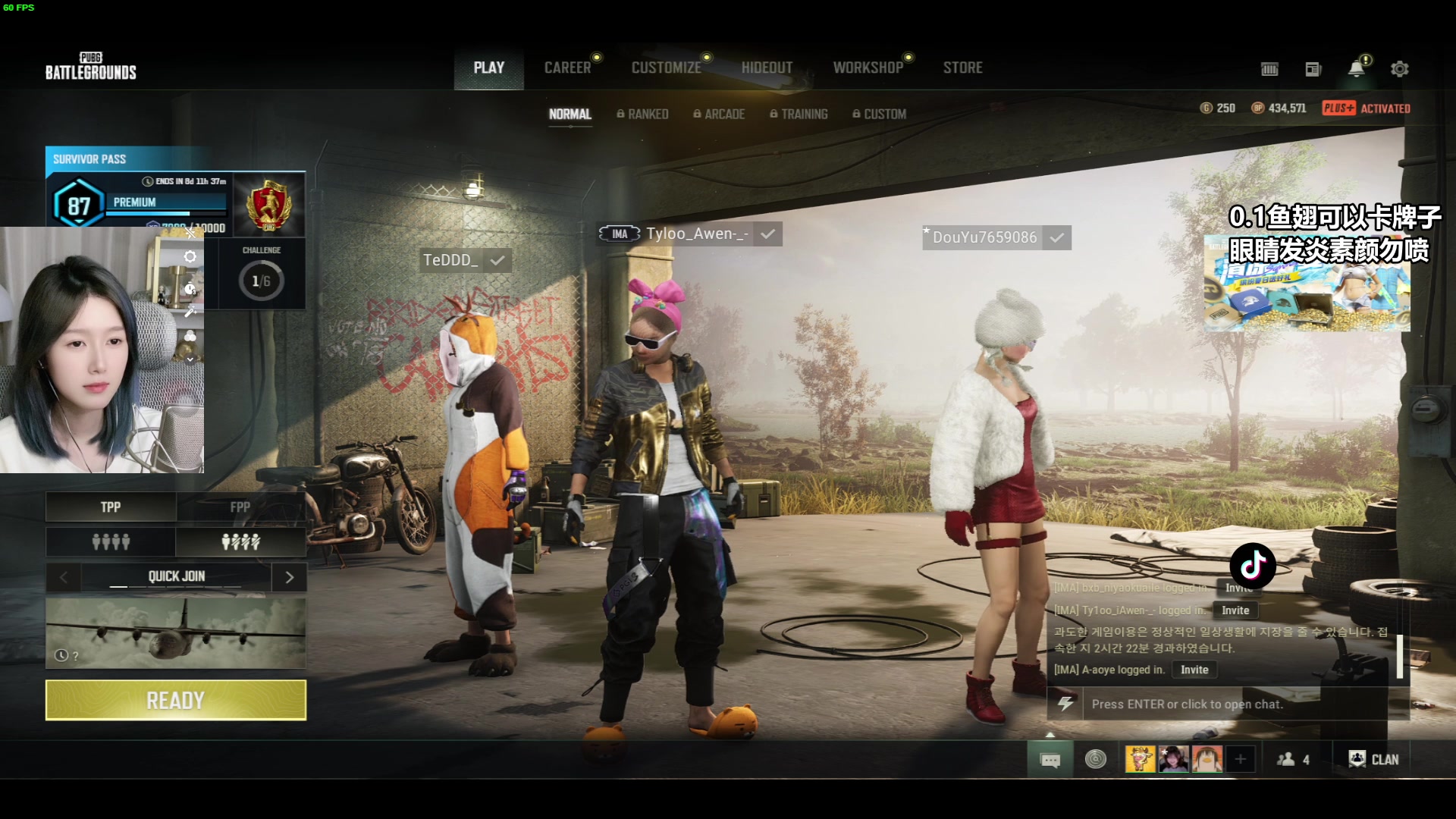Open the WORKSHOP tab
1456x819 pixels.
click(x=868, y=68)
